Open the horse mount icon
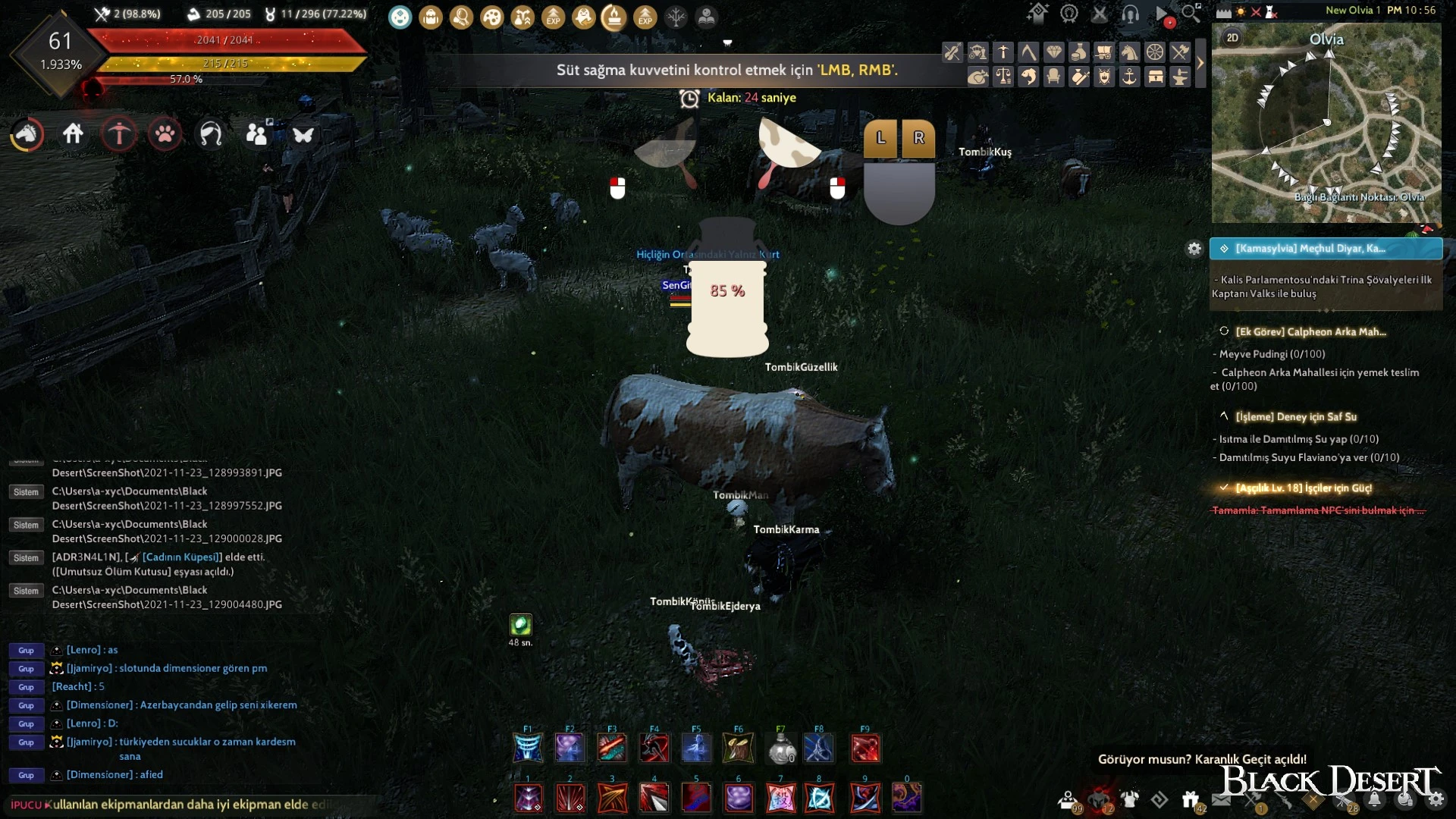The height and width of the screenshot is (819, 1456). 27,135
